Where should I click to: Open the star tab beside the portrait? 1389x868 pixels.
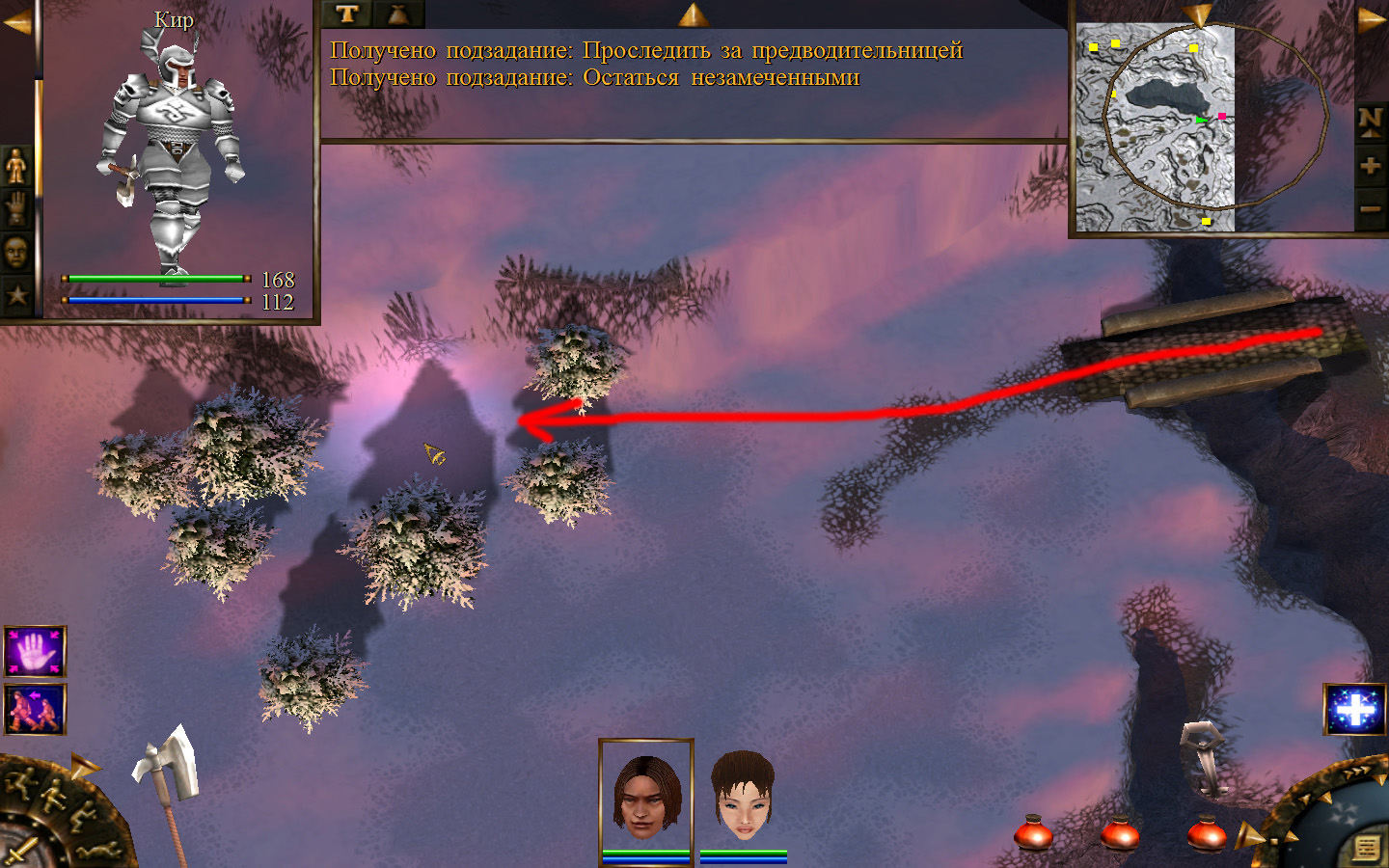pyautogui.click(x=16, y=295)
